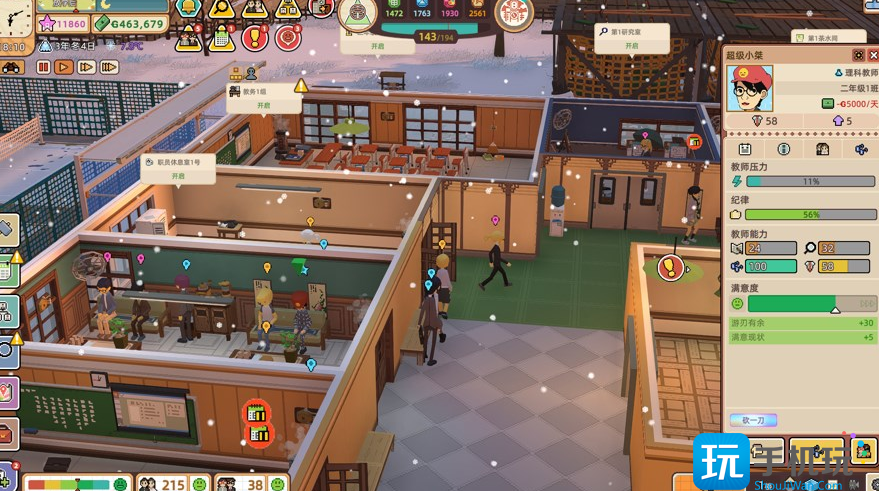Open the red angry face alert

point(288,38)
